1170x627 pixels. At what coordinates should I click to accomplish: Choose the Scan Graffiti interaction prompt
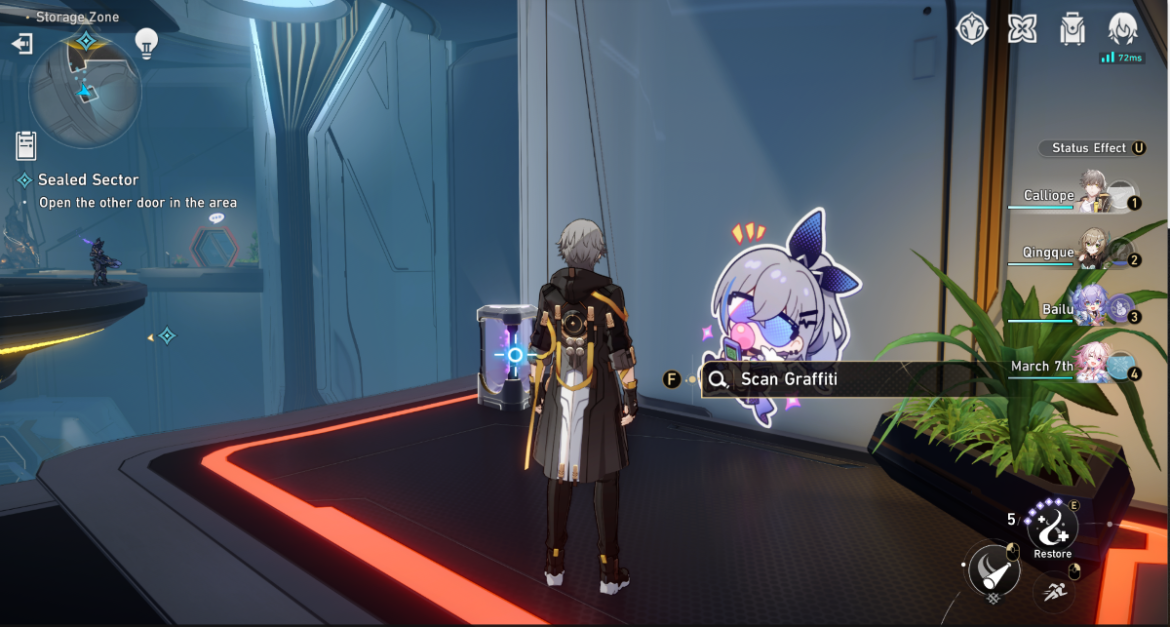pos(788,379)
